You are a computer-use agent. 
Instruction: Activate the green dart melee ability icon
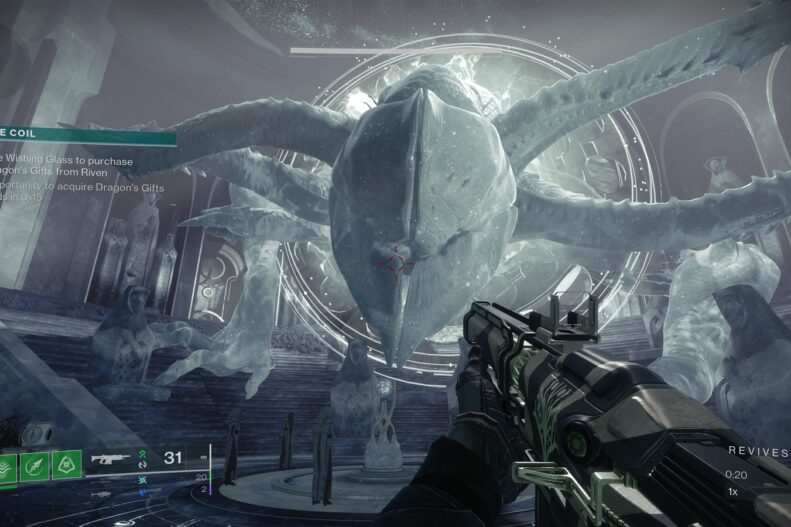tap(35, 464)
